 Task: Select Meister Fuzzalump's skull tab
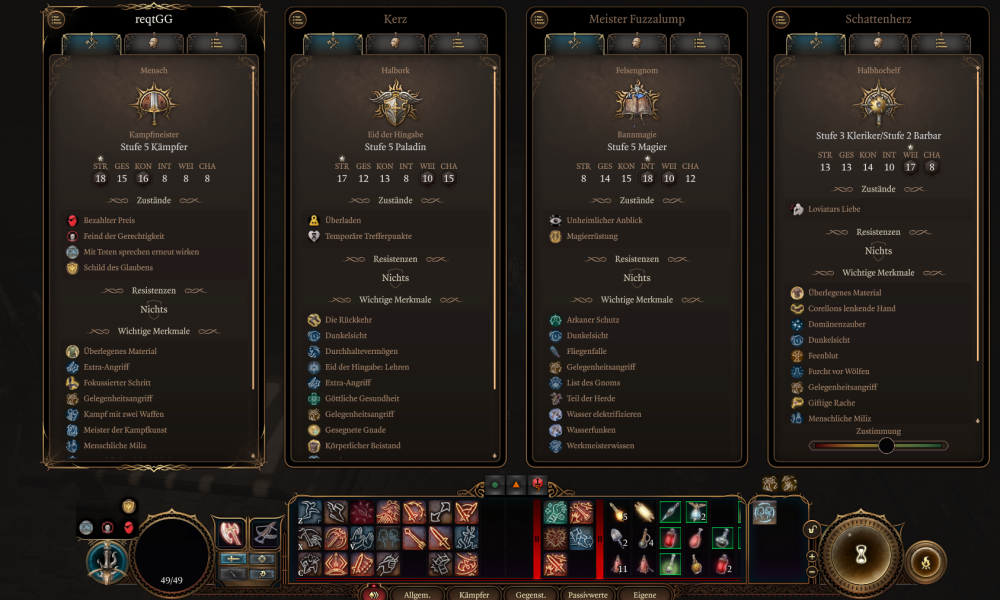coord(637,43)
